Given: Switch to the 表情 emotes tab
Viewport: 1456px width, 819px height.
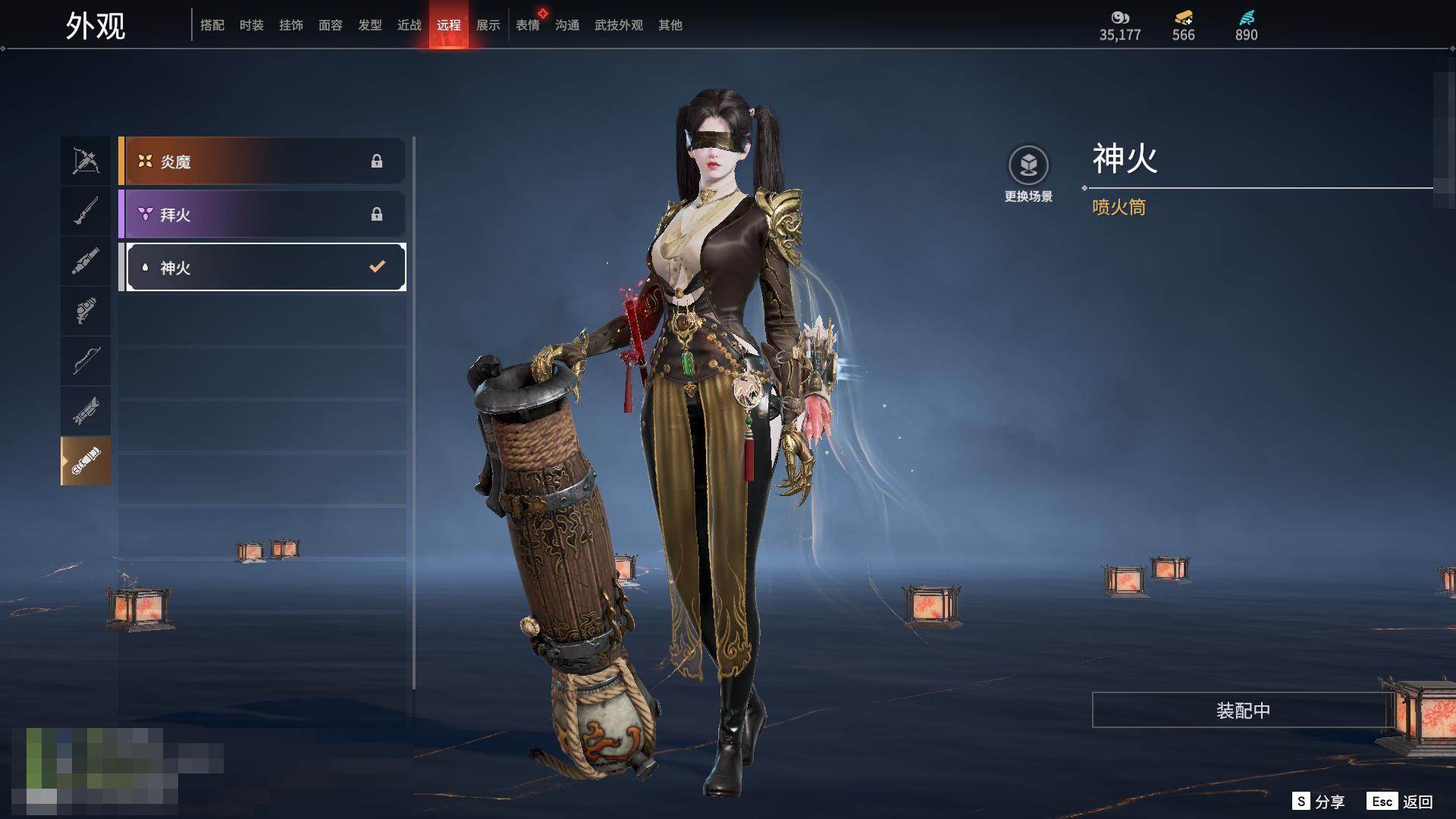Looking at the screenshot, I should (528, 25).
